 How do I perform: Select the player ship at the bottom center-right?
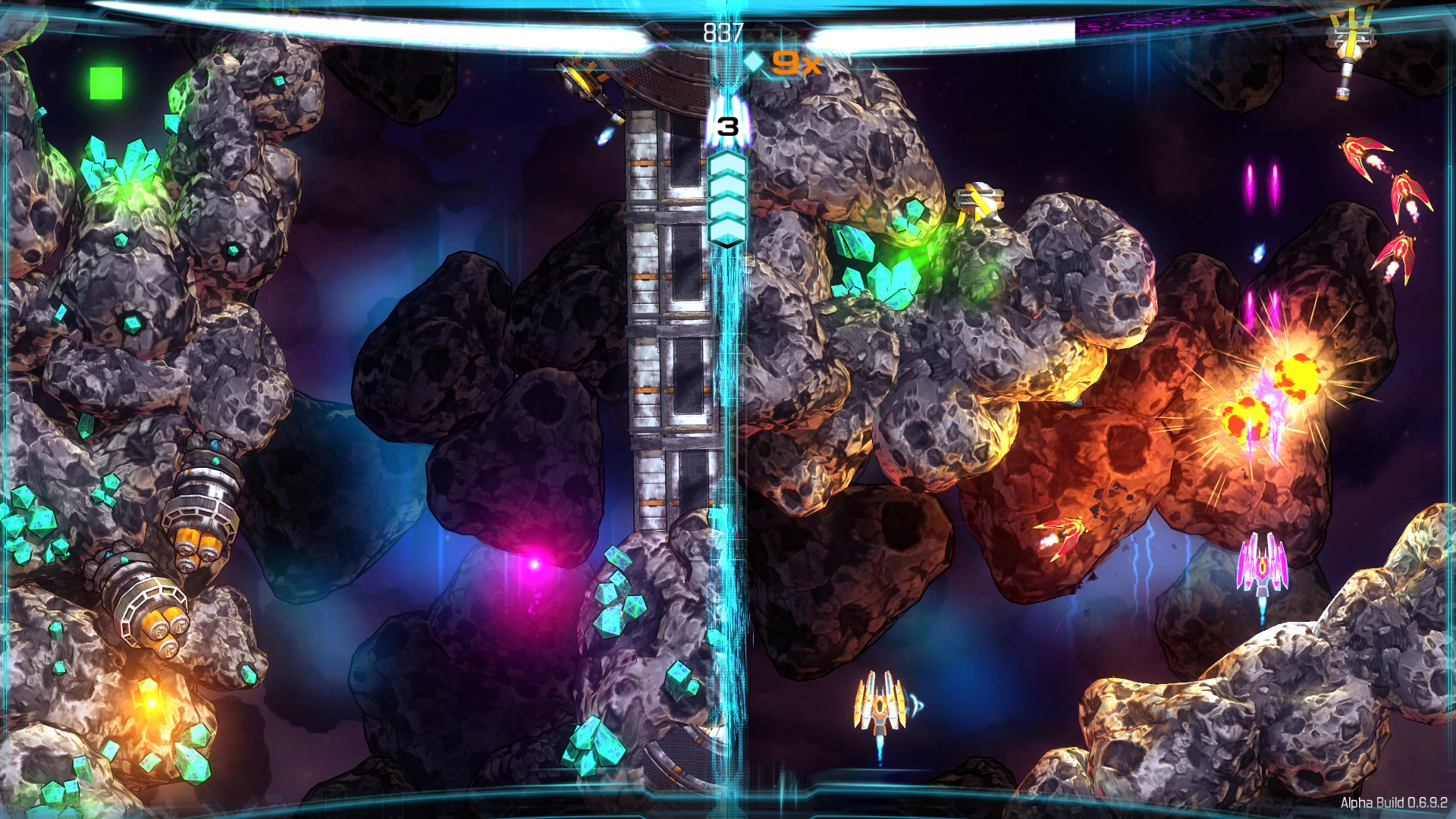[880, 705]
